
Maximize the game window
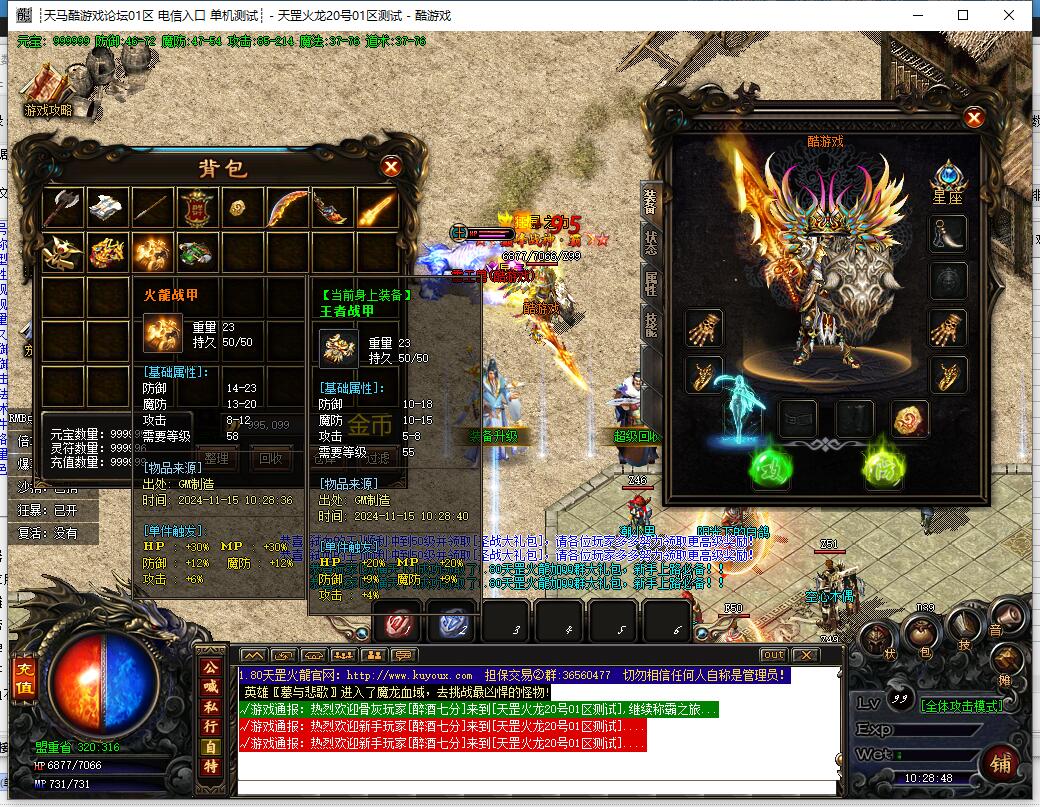pyautogui.click(x=963, y=15)
